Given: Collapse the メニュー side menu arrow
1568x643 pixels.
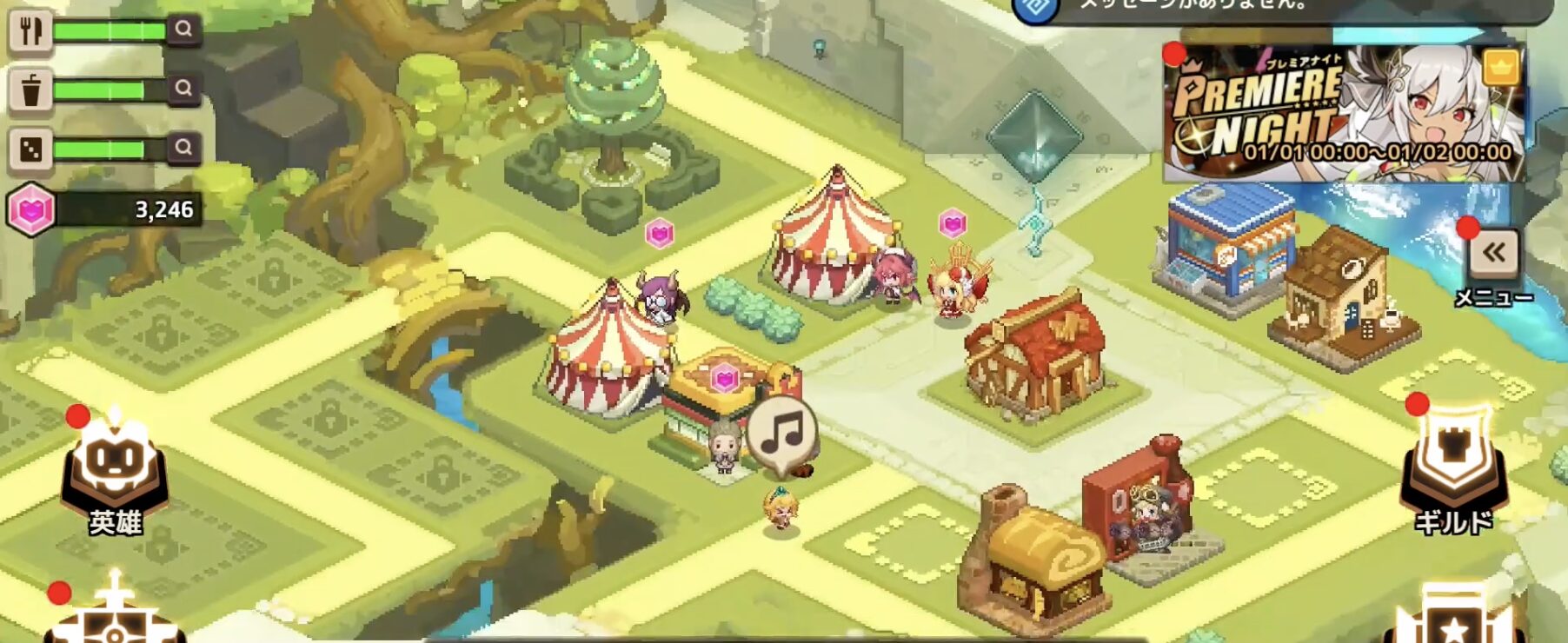Looking at the screenshot, I should coord(1493,254).
